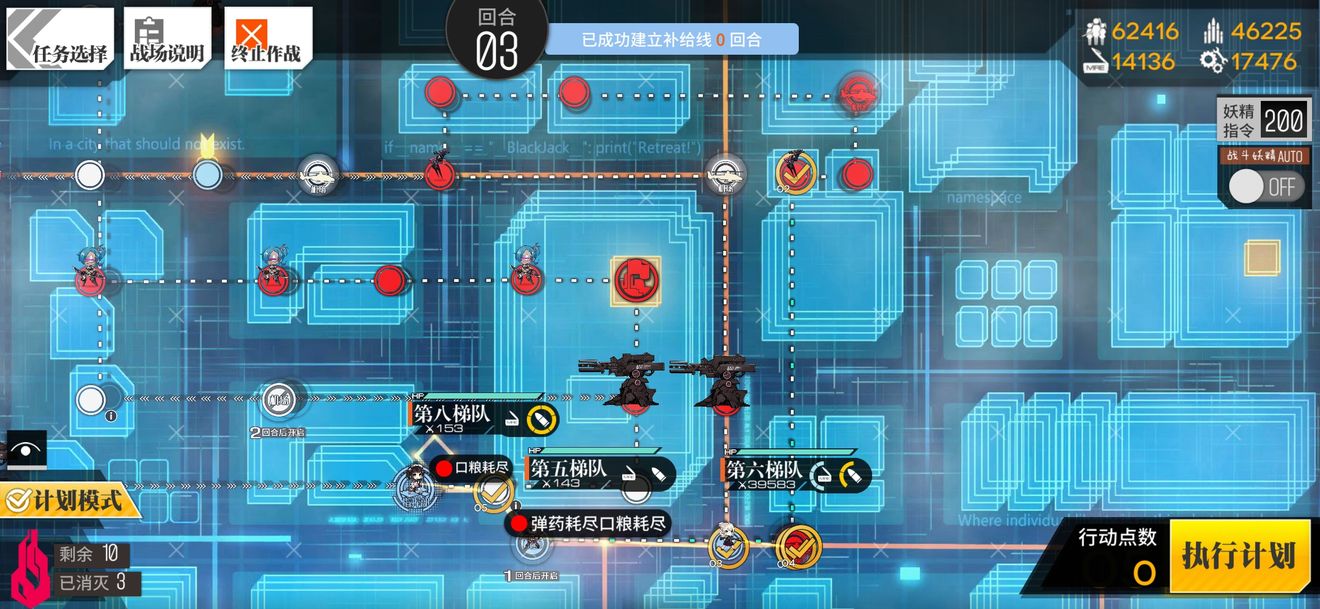Execute the plan with 执行计划

[1238, 556]
